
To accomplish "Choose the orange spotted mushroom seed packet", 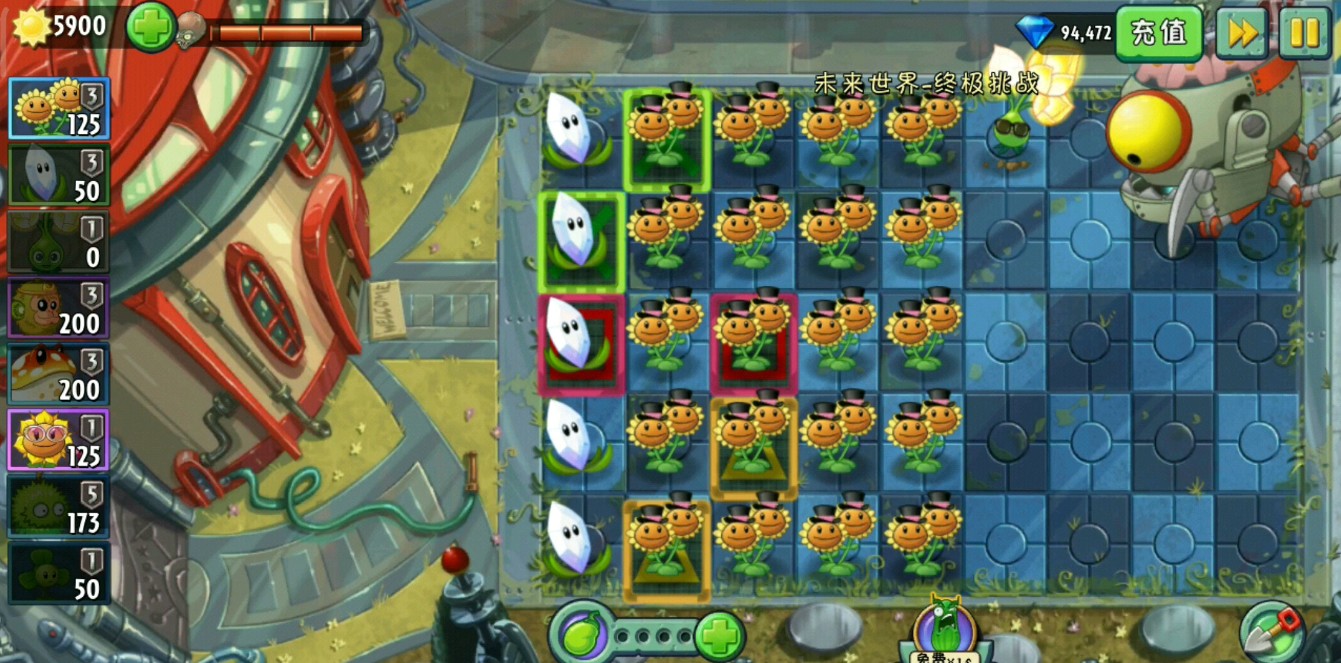I will pyautogui.click(x=59, y=373).
